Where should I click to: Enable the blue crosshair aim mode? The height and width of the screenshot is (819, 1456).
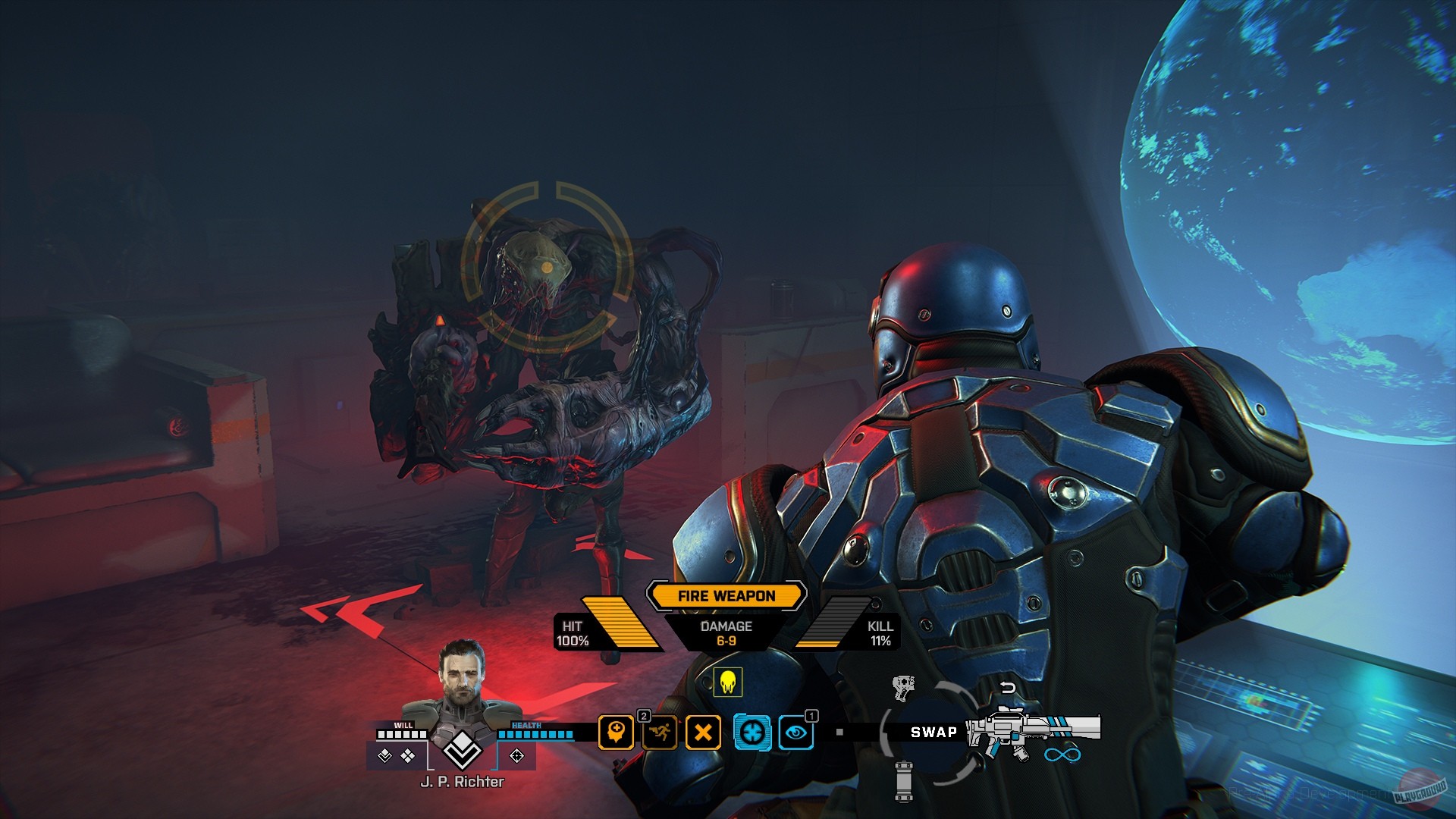tap(752, 731)
